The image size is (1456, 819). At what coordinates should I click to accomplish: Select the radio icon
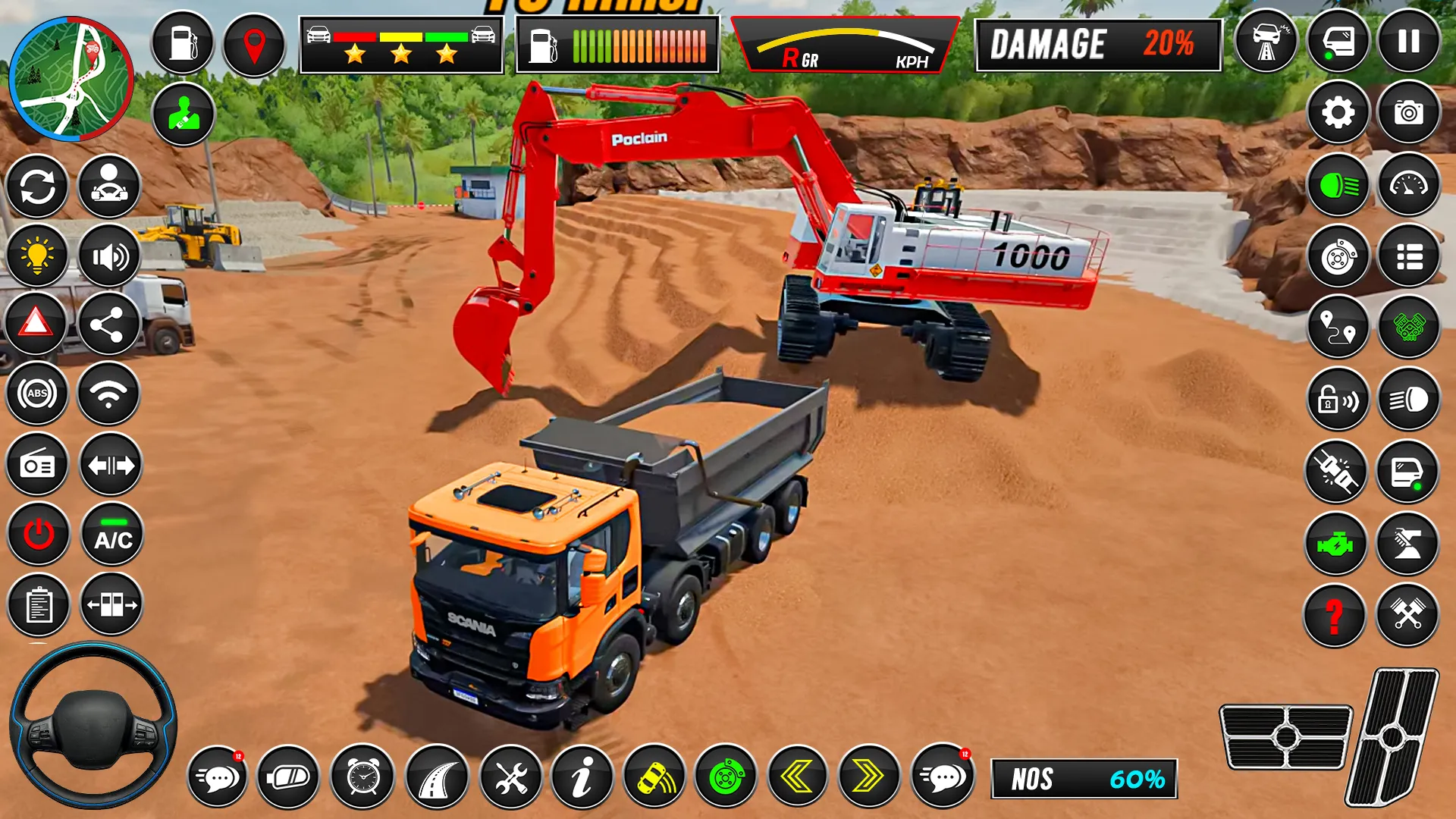tap(36, 465)
